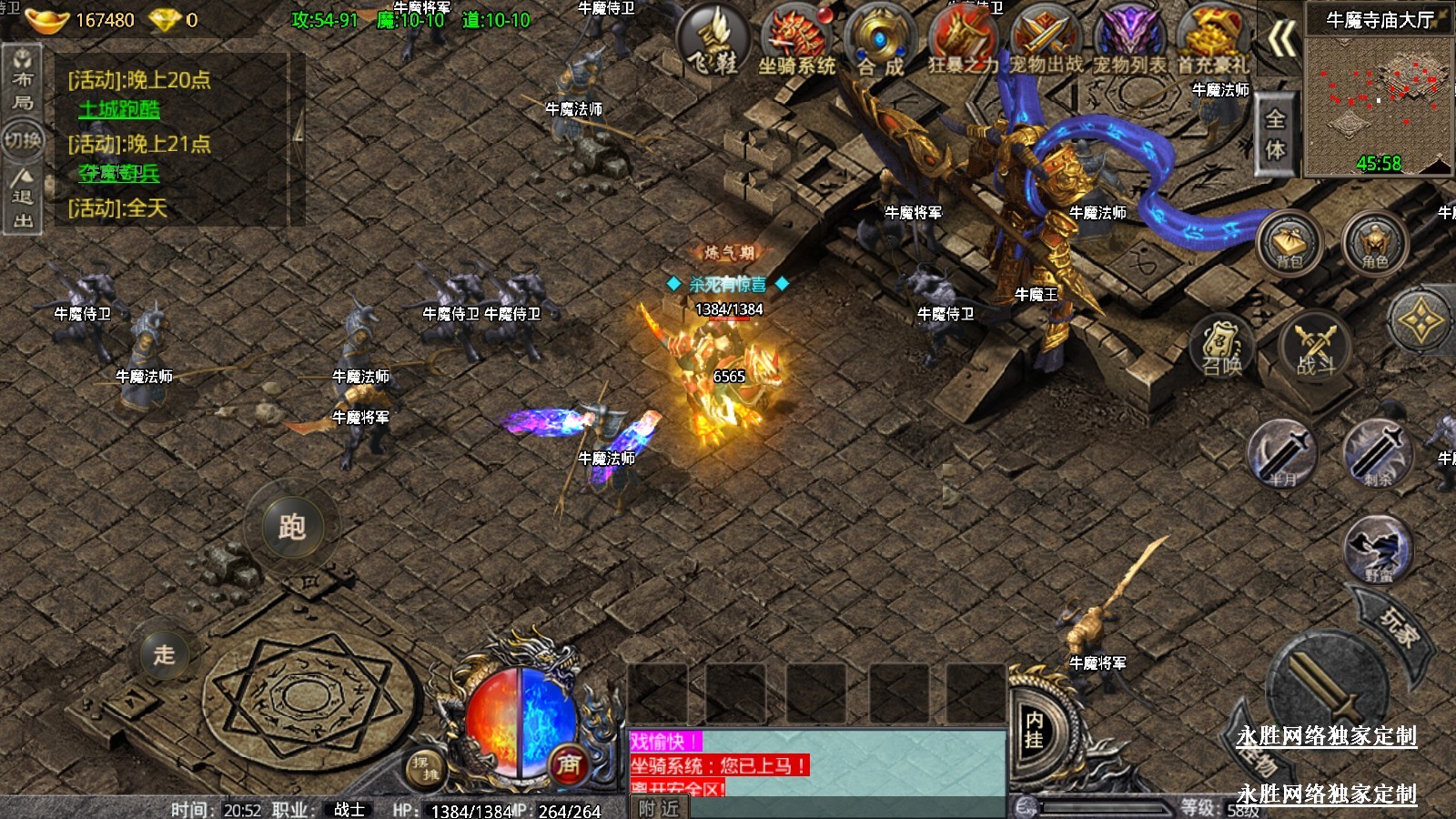Use the 召唤 summon button
Image resolution: width=1456 pixels, height=819 pixels.
pyautogui.click(x=1222, y=347)
